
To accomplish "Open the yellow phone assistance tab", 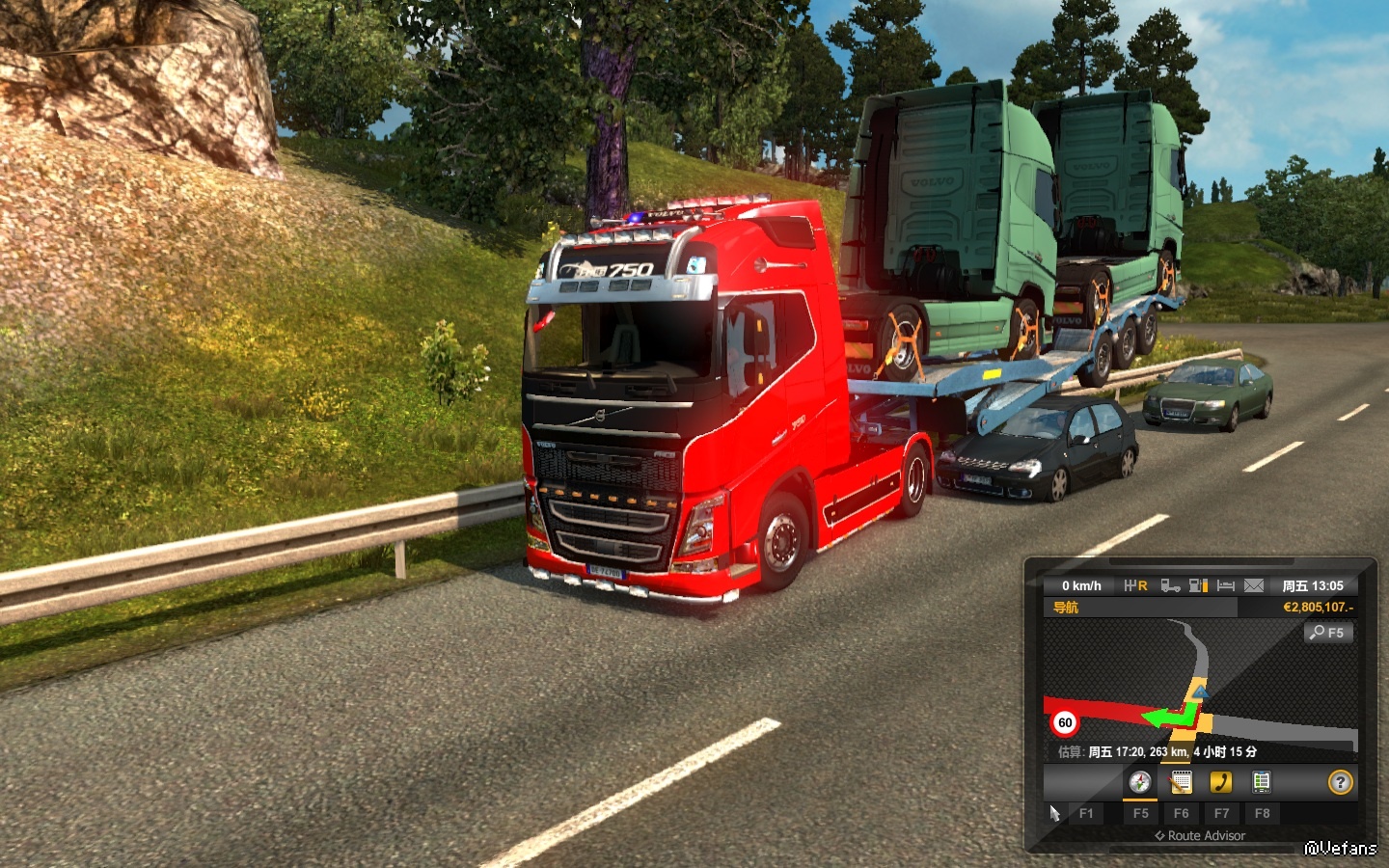I will (x=1221, y=782).
